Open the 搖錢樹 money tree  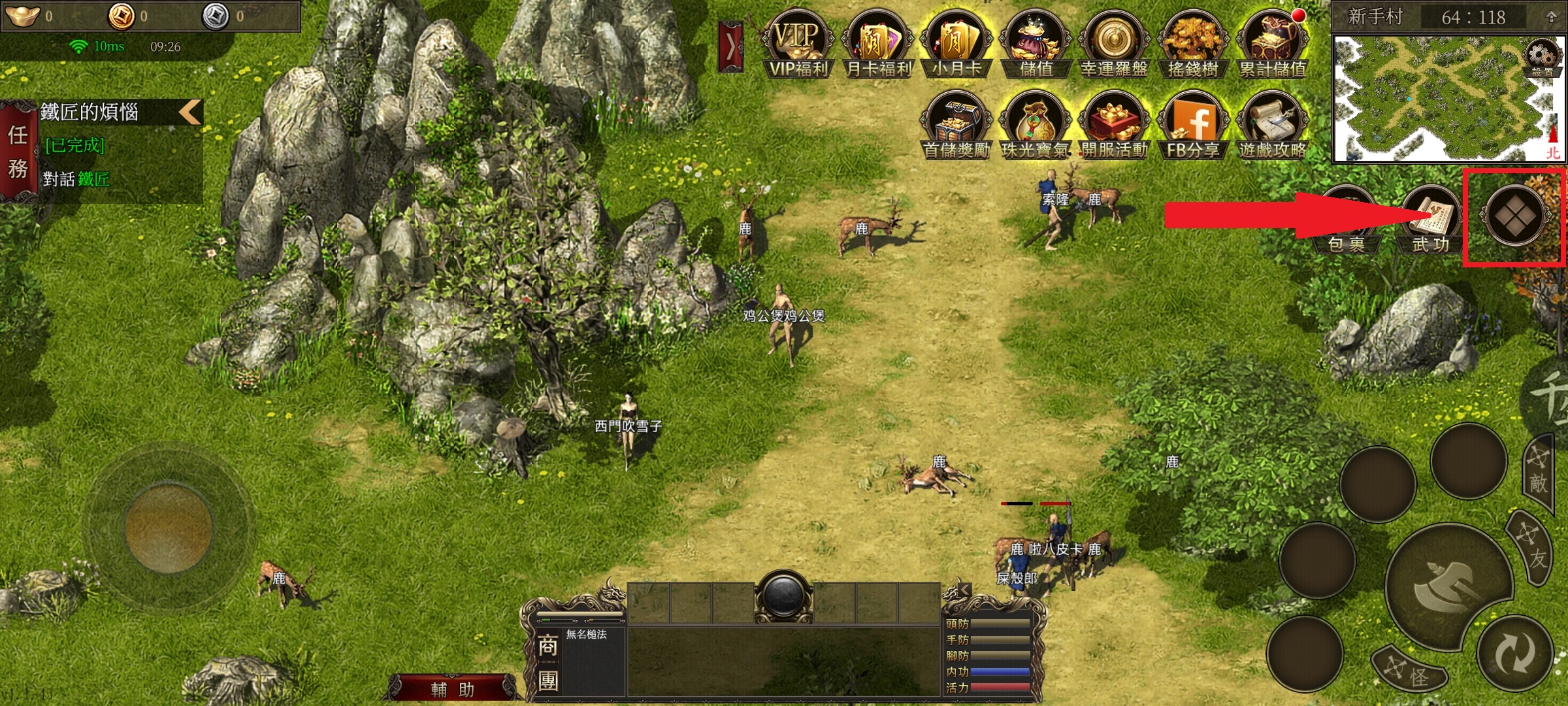(1194, 44)
